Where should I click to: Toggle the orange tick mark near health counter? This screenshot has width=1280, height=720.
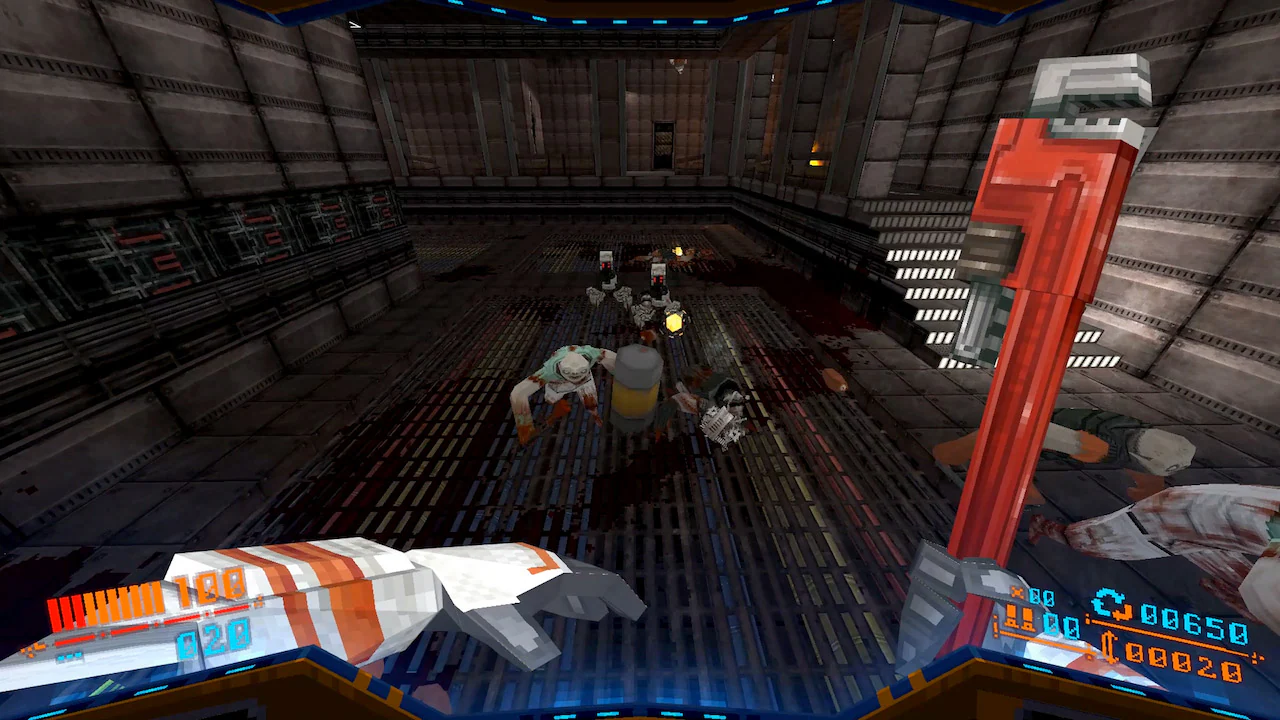[260, 600]
